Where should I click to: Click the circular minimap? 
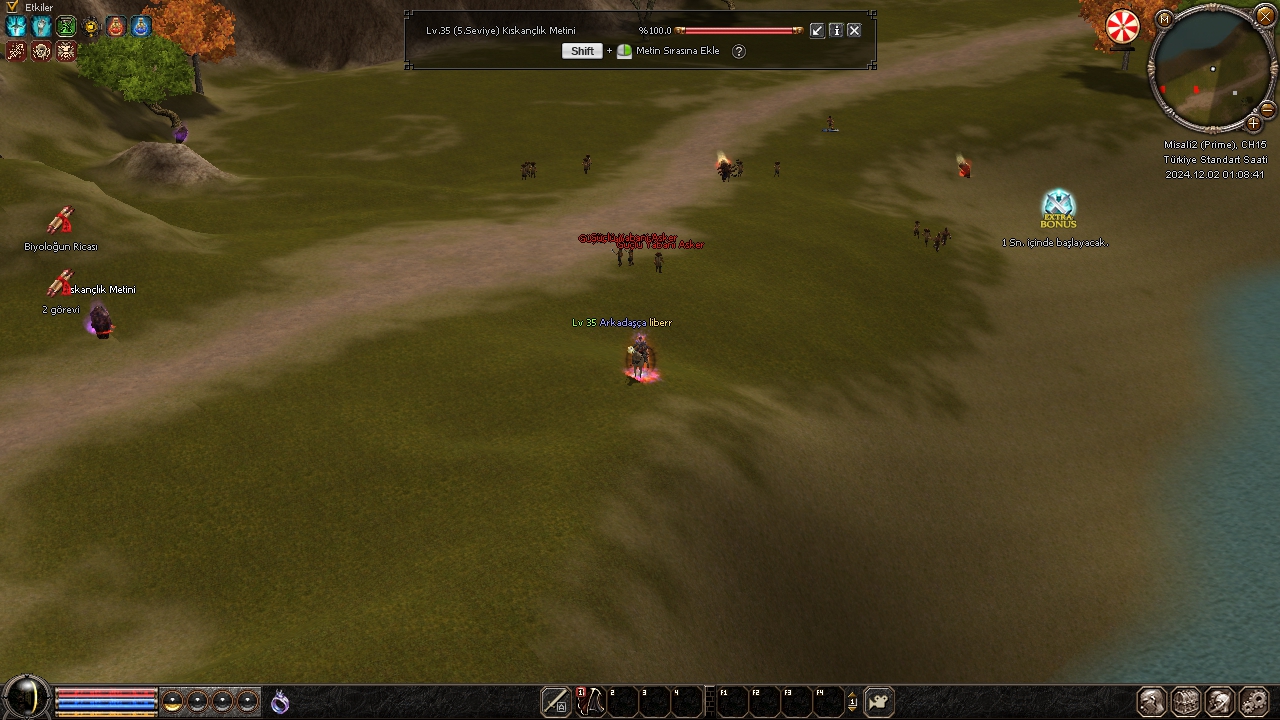(x=1211, y=70)
